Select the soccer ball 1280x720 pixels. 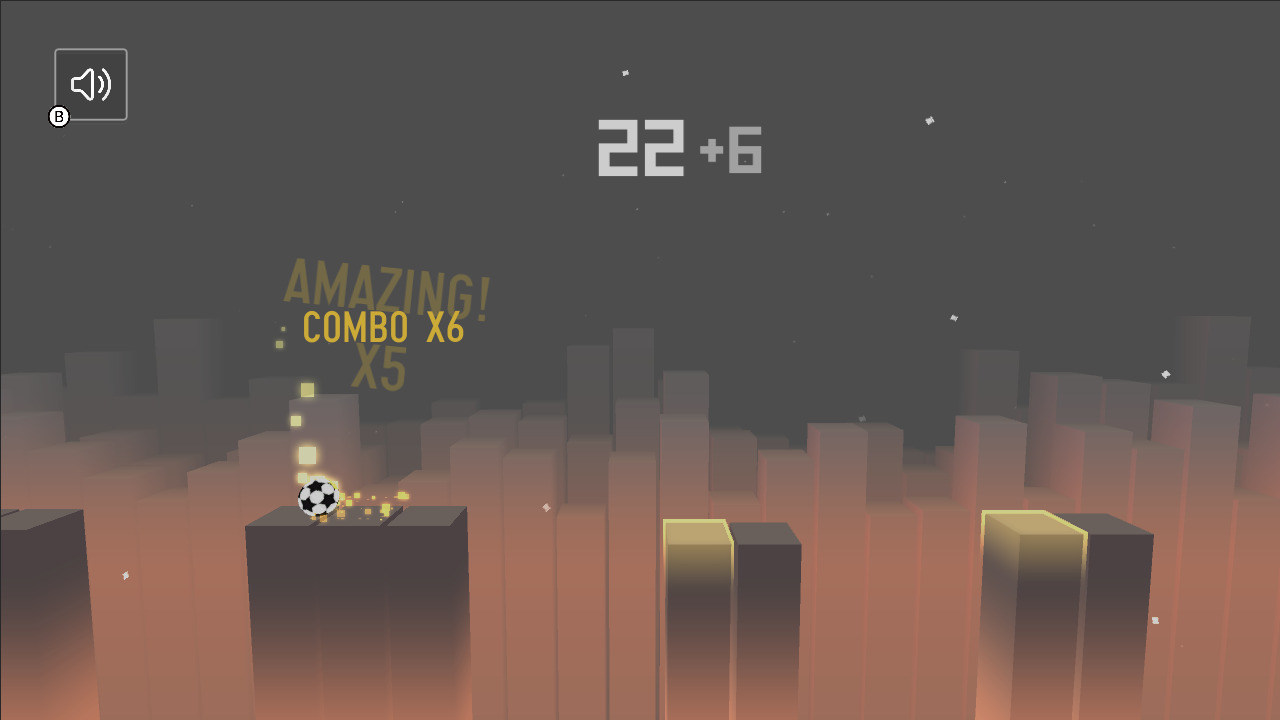pyautogui.click(x=318, y=496)
